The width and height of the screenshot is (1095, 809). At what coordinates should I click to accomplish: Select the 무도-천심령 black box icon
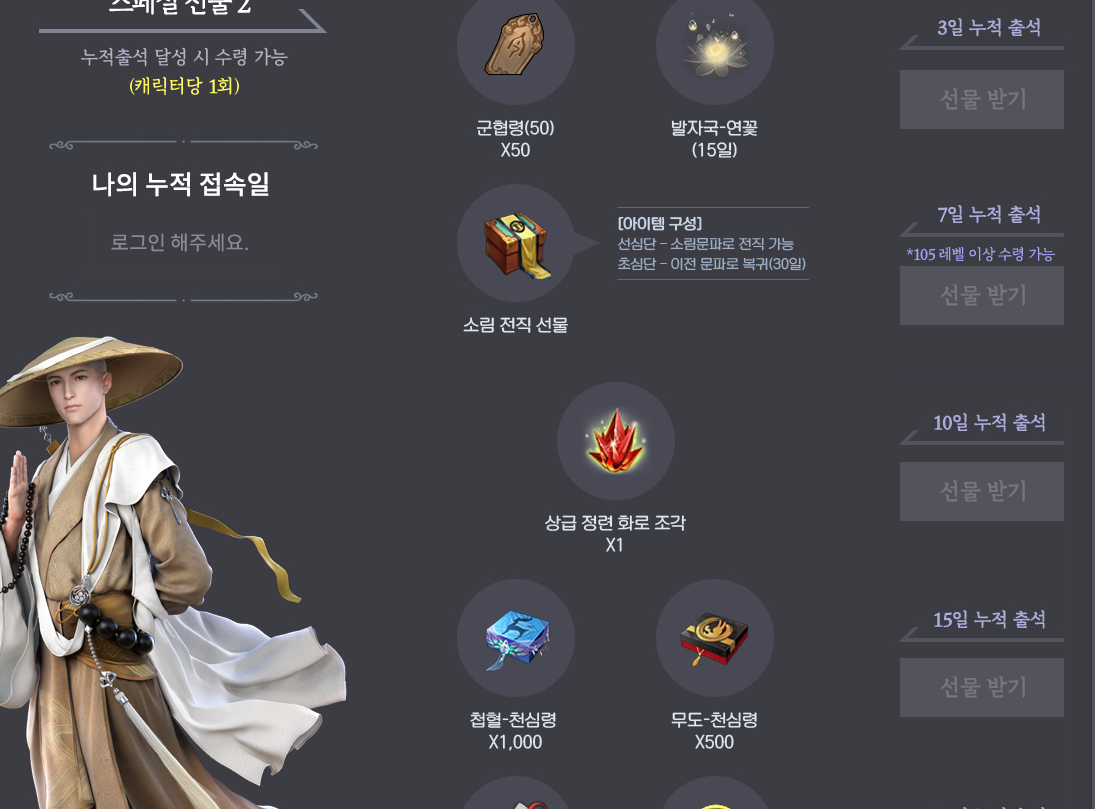[714, 638]
